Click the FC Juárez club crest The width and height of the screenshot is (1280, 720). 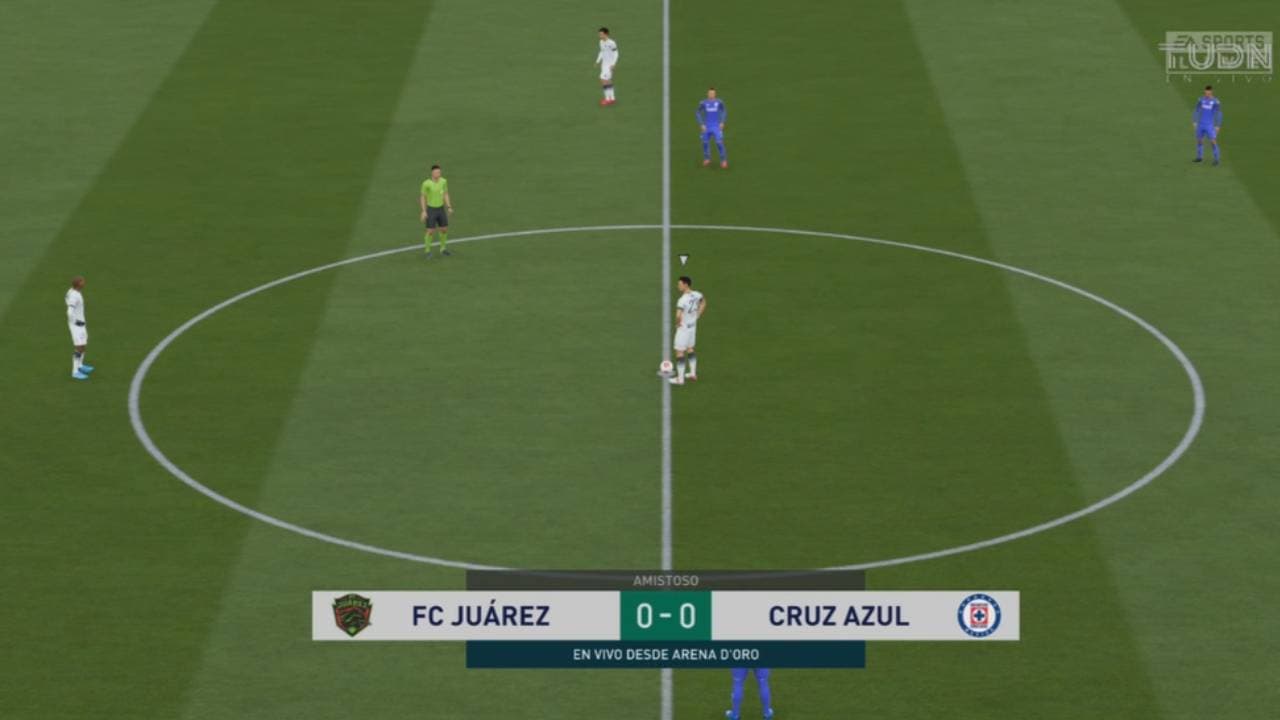coord(352,617)
